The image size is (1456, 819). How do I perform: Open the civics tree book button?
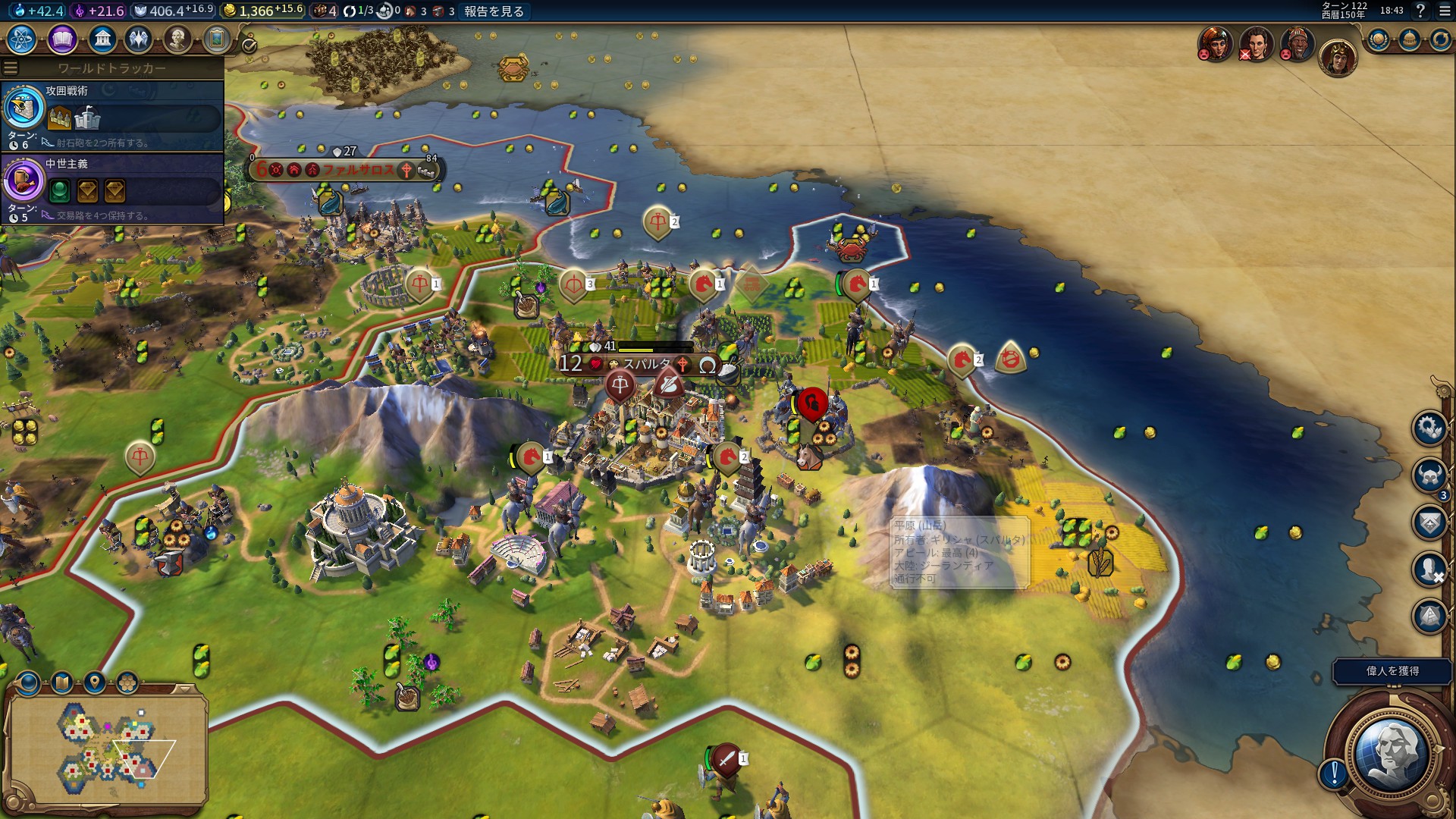(x=62, y=39)
